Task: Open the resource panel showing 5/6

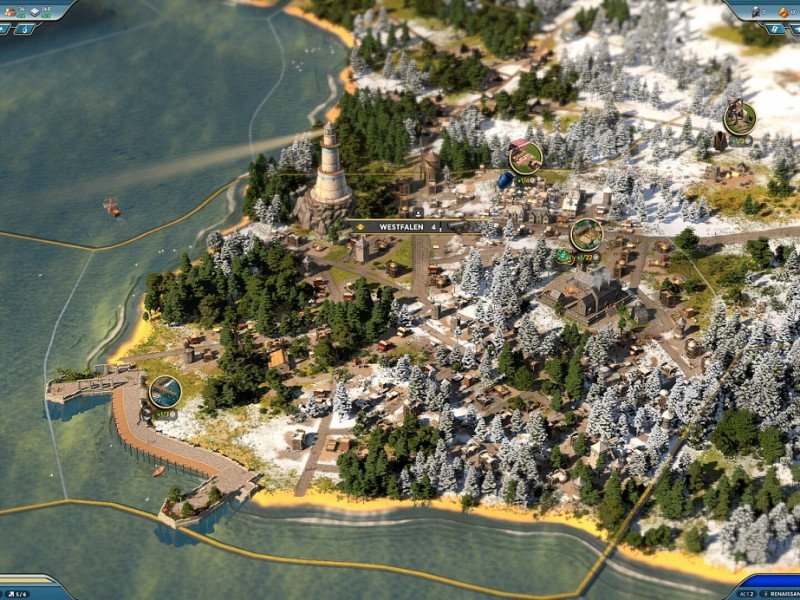Action: pos(30,590)
